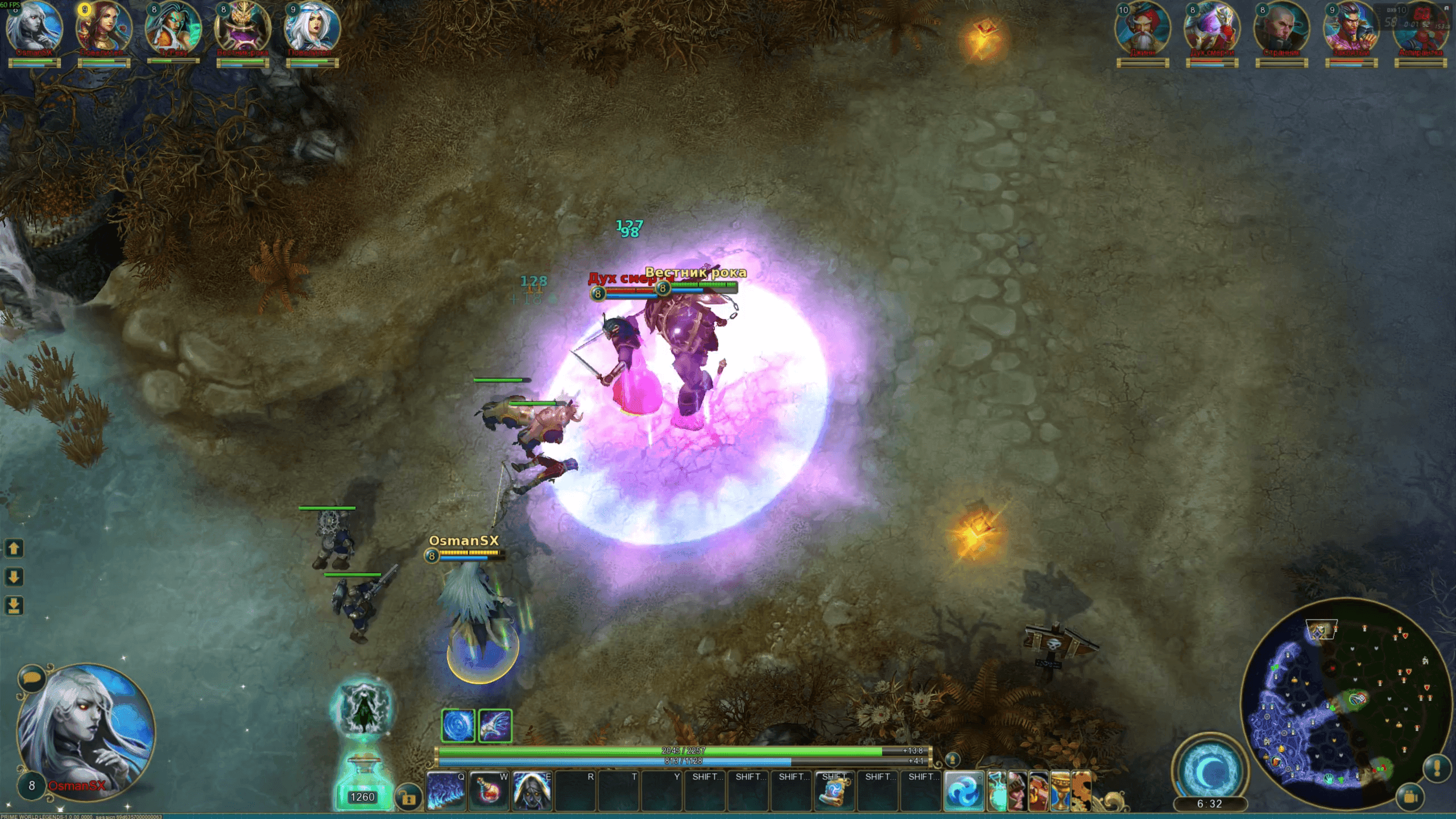Click the blue vortex buff icon
The width and height of the screenshot is (1456, 819).
click(x=458, y=726)
